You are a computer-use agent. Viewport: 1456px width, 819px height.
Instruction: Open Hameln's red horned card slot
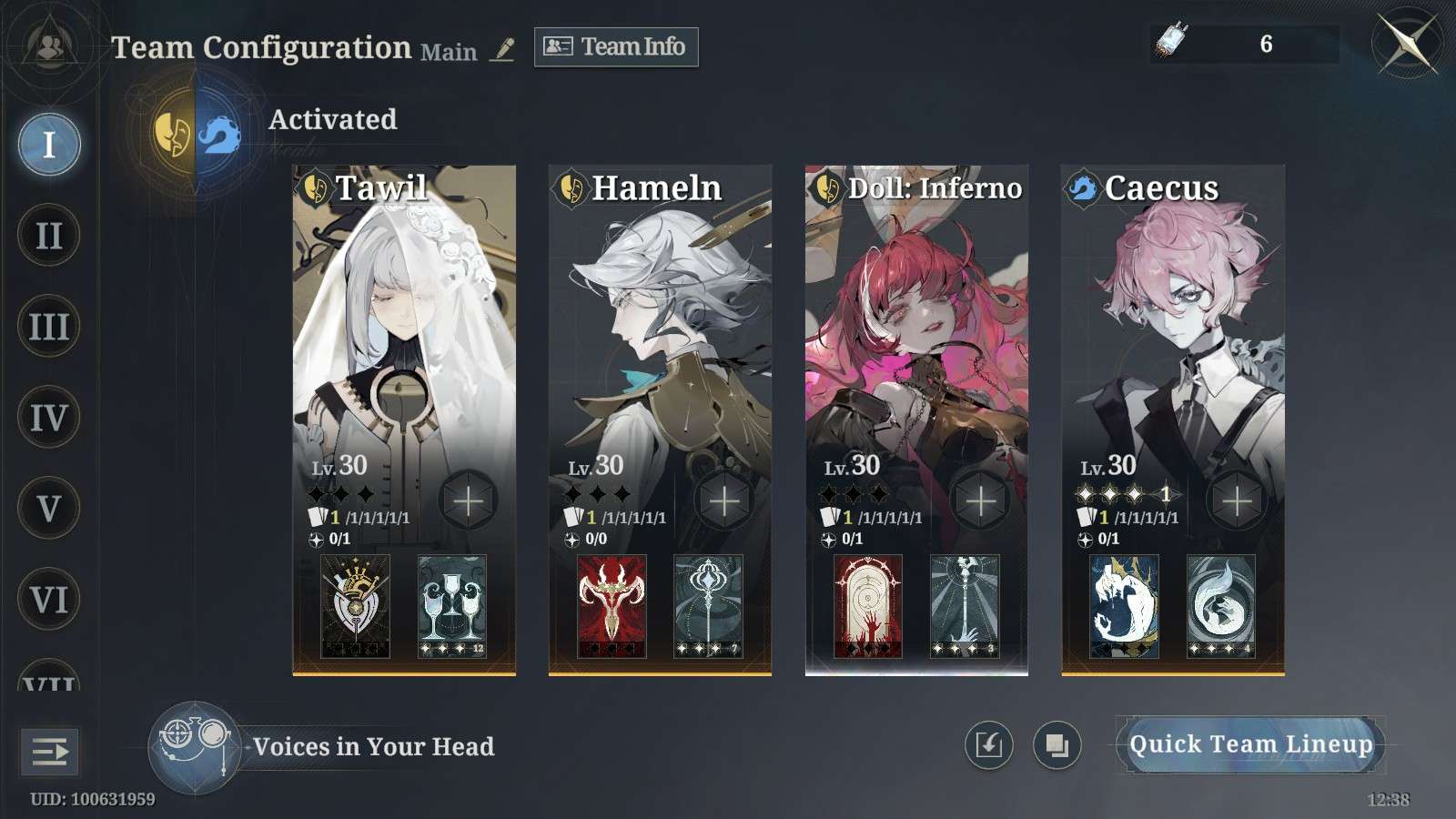(612, 606)
